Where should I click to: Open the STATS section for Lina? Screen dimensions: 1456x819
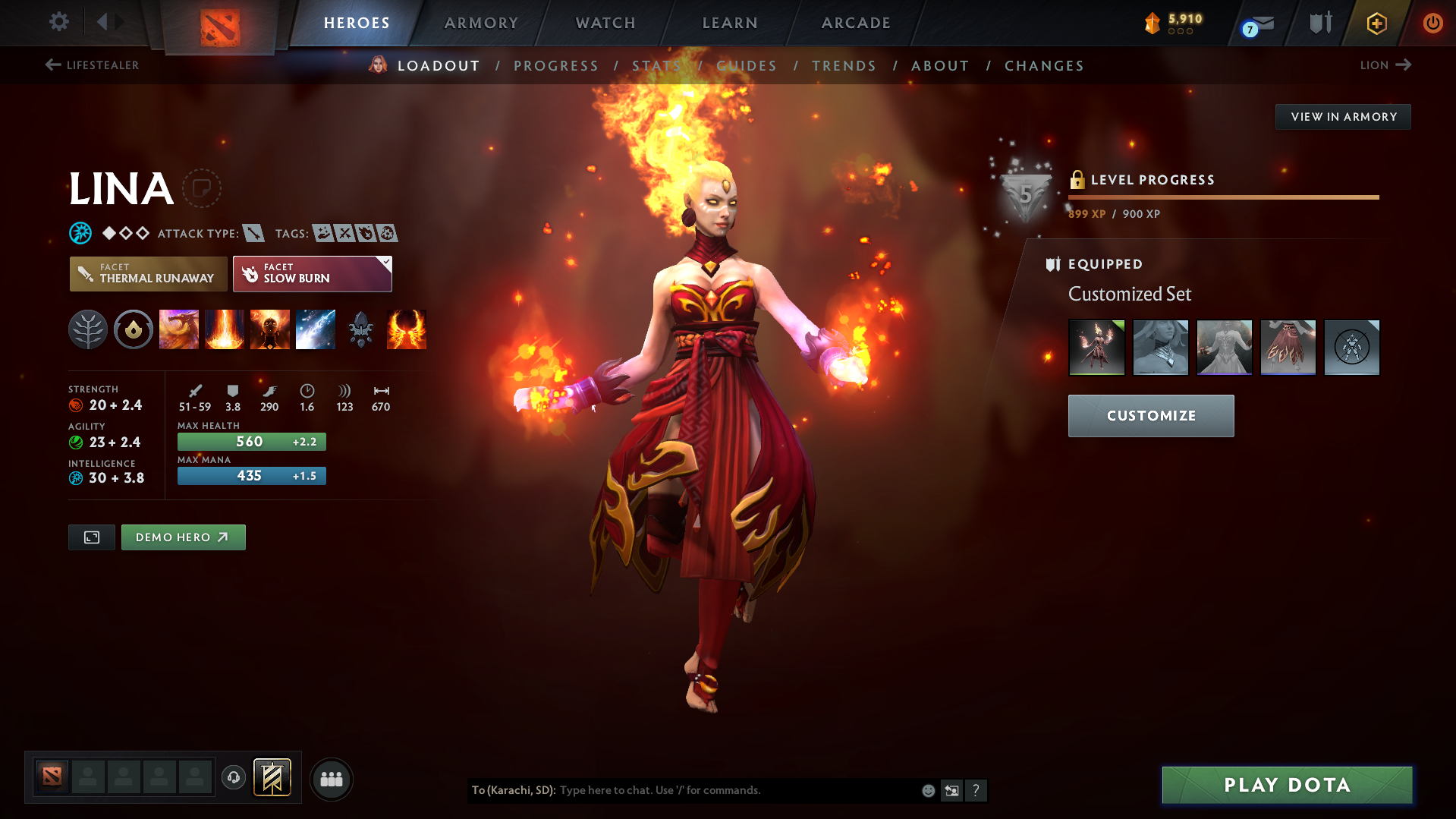(x=656, y=65)
